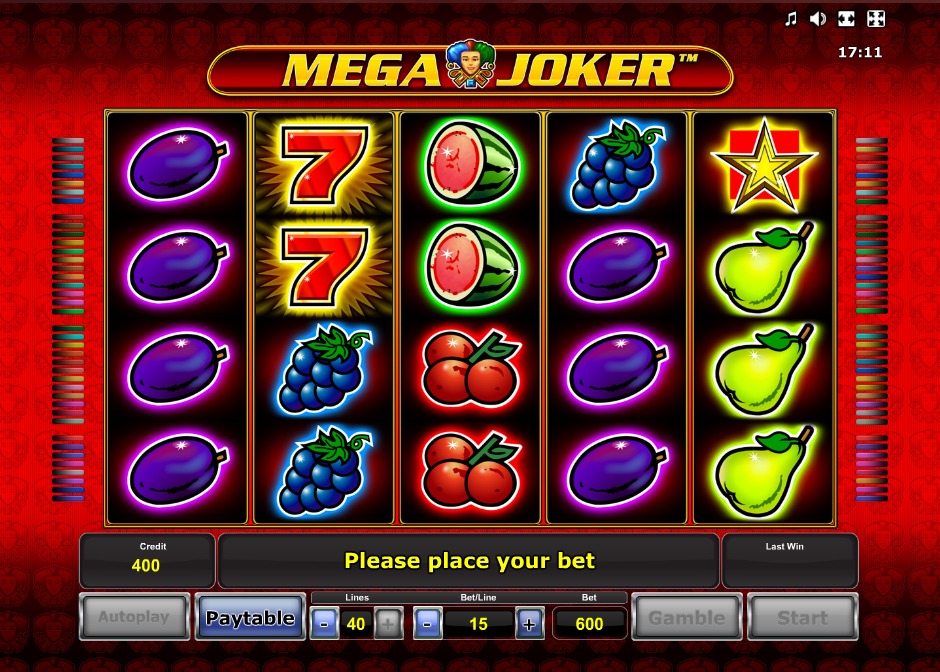Raise the Bet/Line amount
The height and width of the screenshot is (672, 940).
530,624
